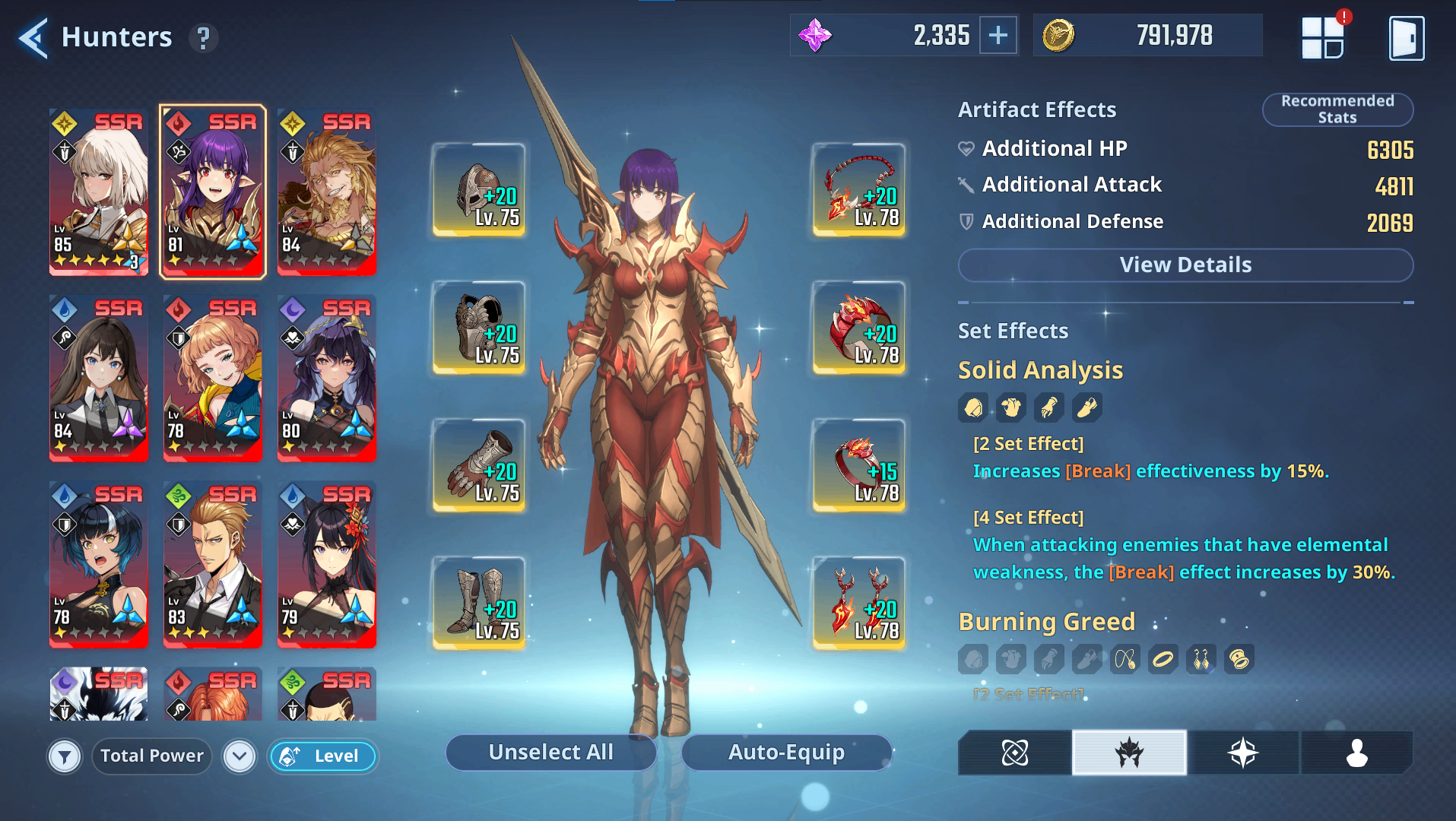The height and width of the screenshot is (821, 1456).
Task: Toggle the Level sort button
Action: pyautogui.click(x=322, y=756)
